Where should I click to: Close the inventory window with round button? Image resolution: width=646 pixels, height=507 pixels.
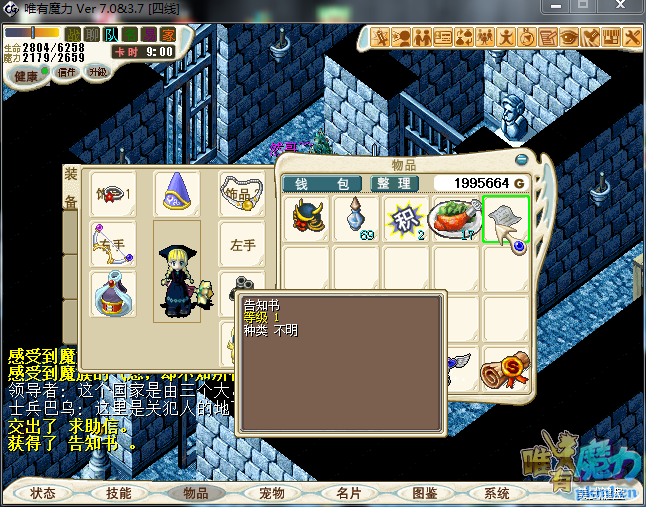coord(521,160)
